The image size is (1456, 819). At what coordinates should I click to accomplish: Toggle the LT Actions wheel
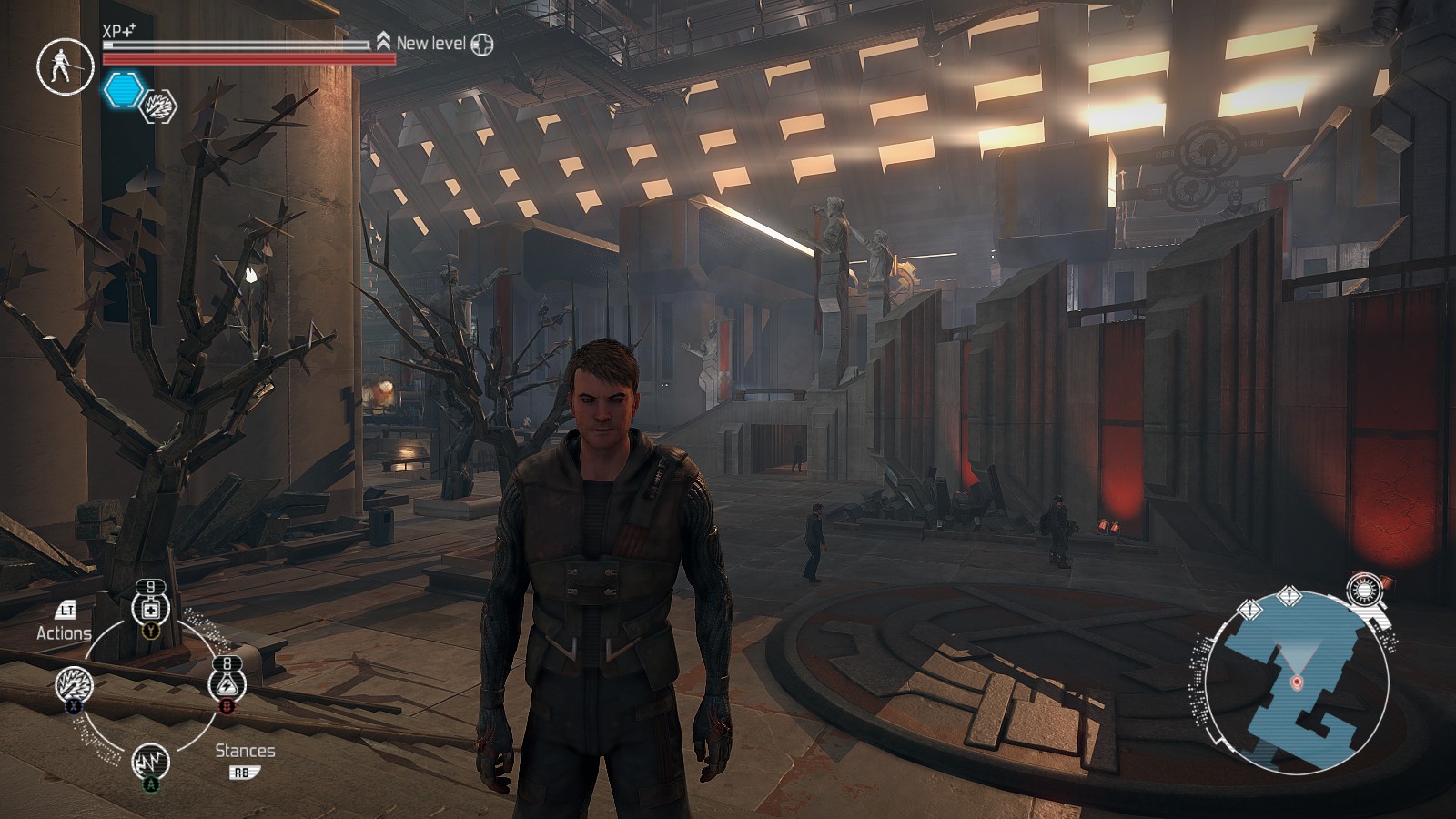coord(65,612)
